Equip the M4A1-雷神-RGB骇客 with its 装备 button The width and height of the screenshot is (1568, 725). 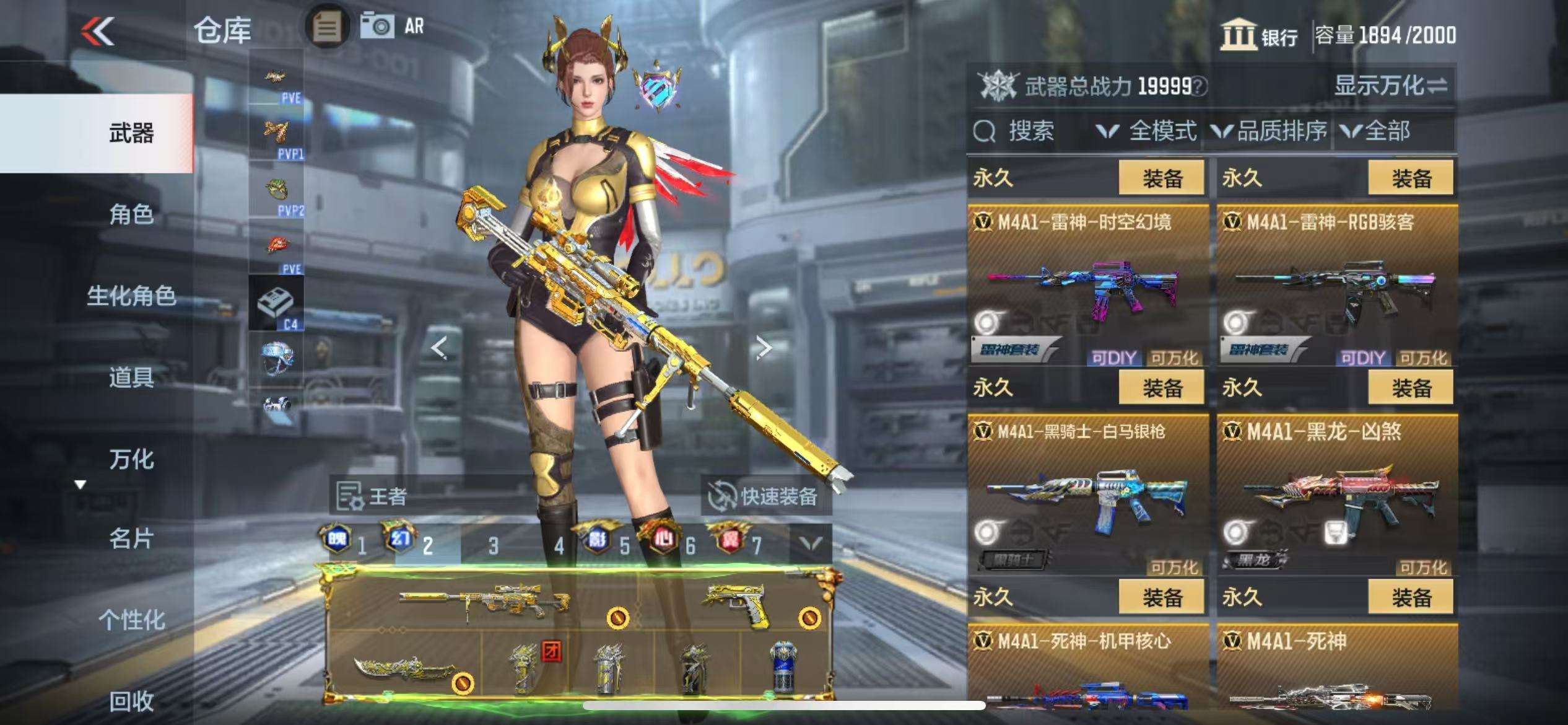click(x=1411, y=178)
